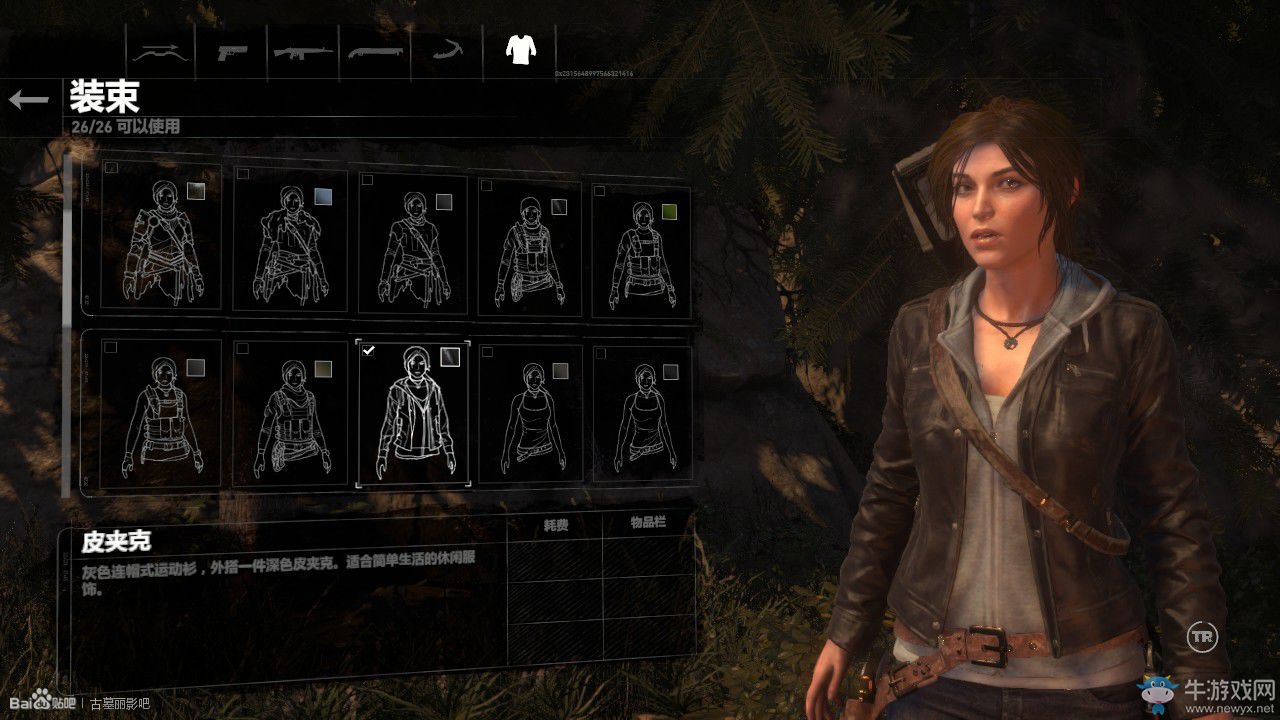Switch to the bow weapon tab
The image size is (1280, 720).
click(161, 50)
